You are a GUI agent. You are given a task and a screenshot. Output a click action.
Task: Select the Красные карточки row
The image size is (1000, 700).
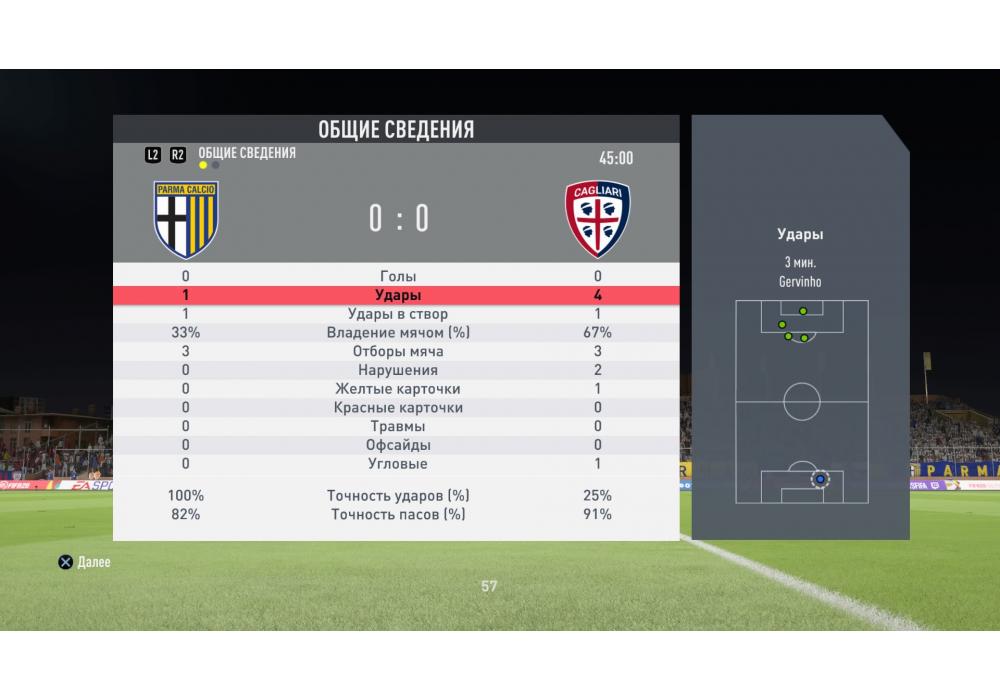coord(398,408)
